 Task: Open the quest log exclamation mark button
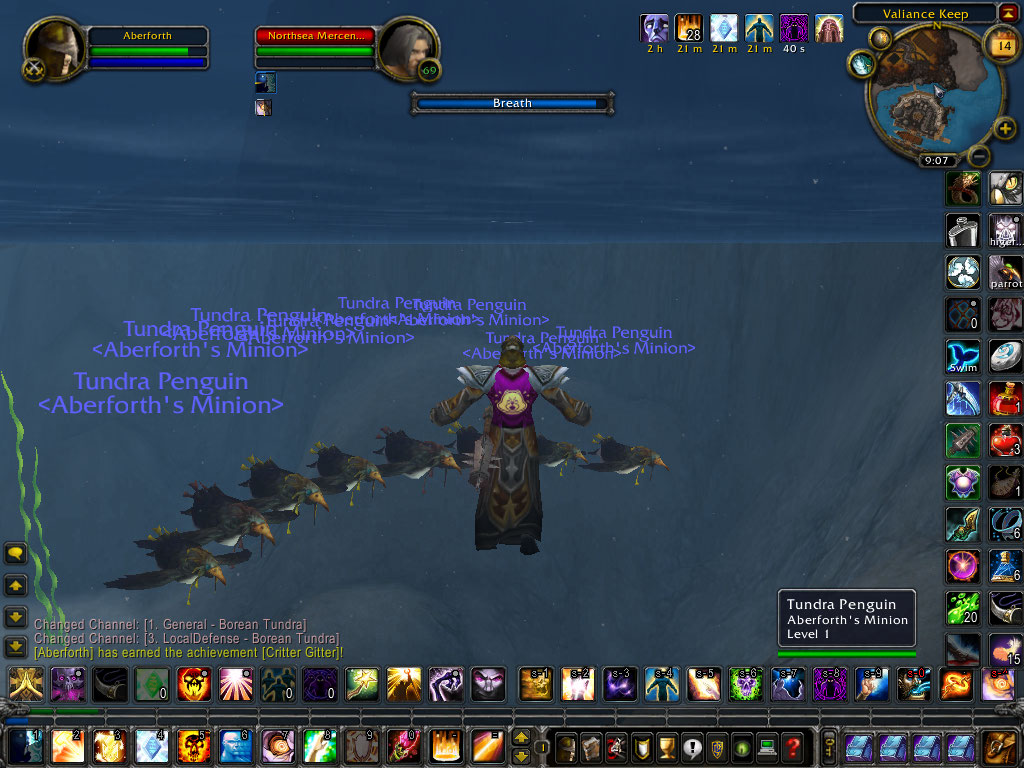(x=691, y=746)
